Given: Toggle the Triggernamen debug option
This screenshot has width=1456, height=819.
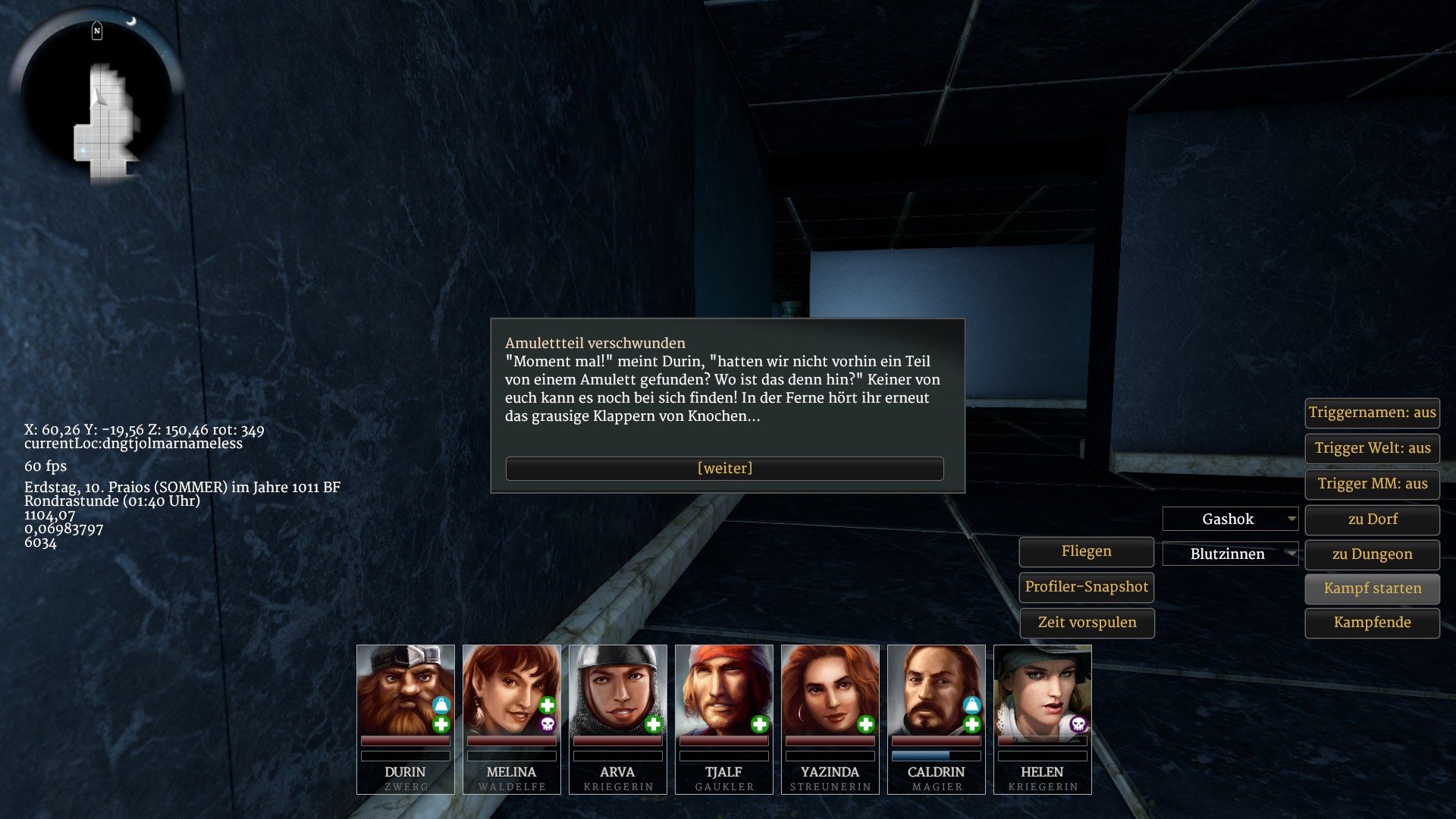Looking at the screenshot, I should pos(1372,413).
